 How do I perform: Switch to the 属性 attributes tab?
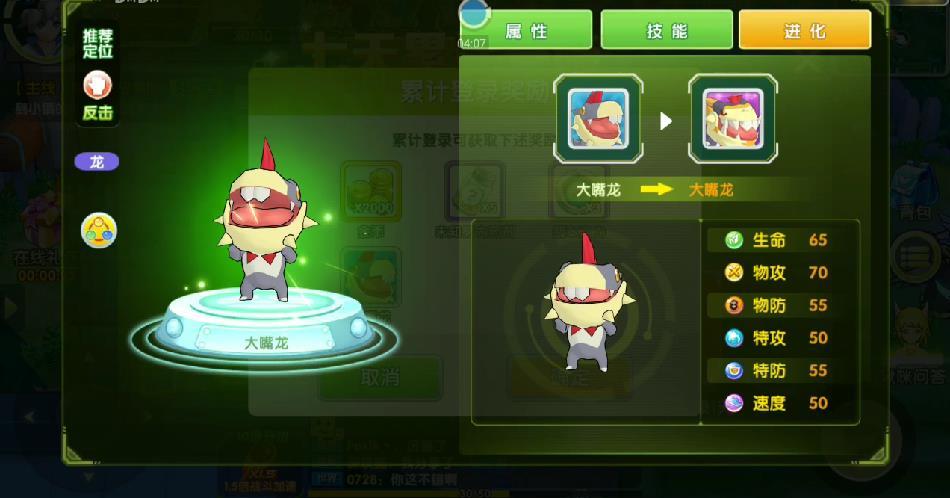coord(526,31)
